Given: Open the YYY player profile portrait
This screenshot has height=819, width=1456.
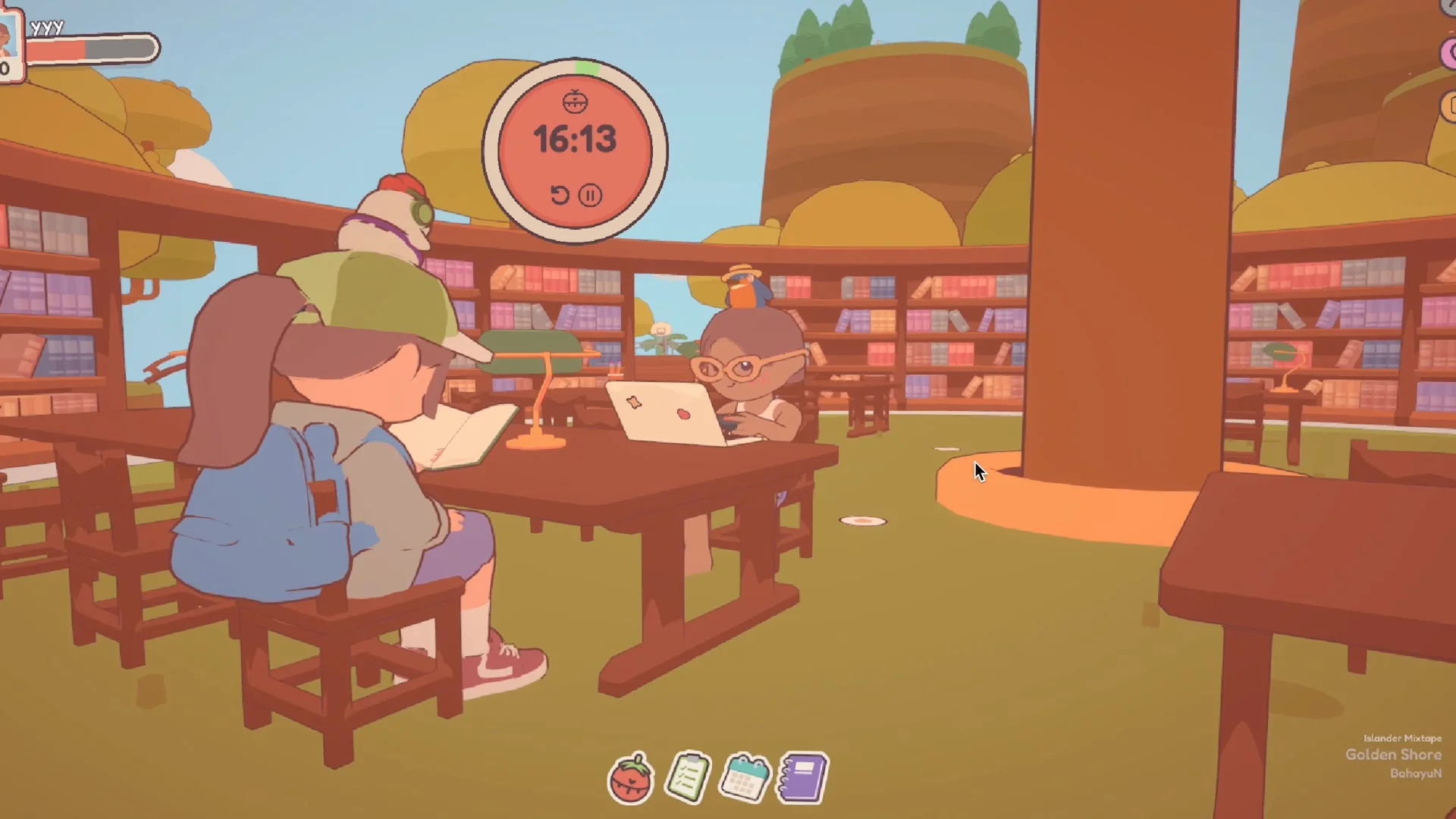Looking at the screenshot, I should pos(9,42).
